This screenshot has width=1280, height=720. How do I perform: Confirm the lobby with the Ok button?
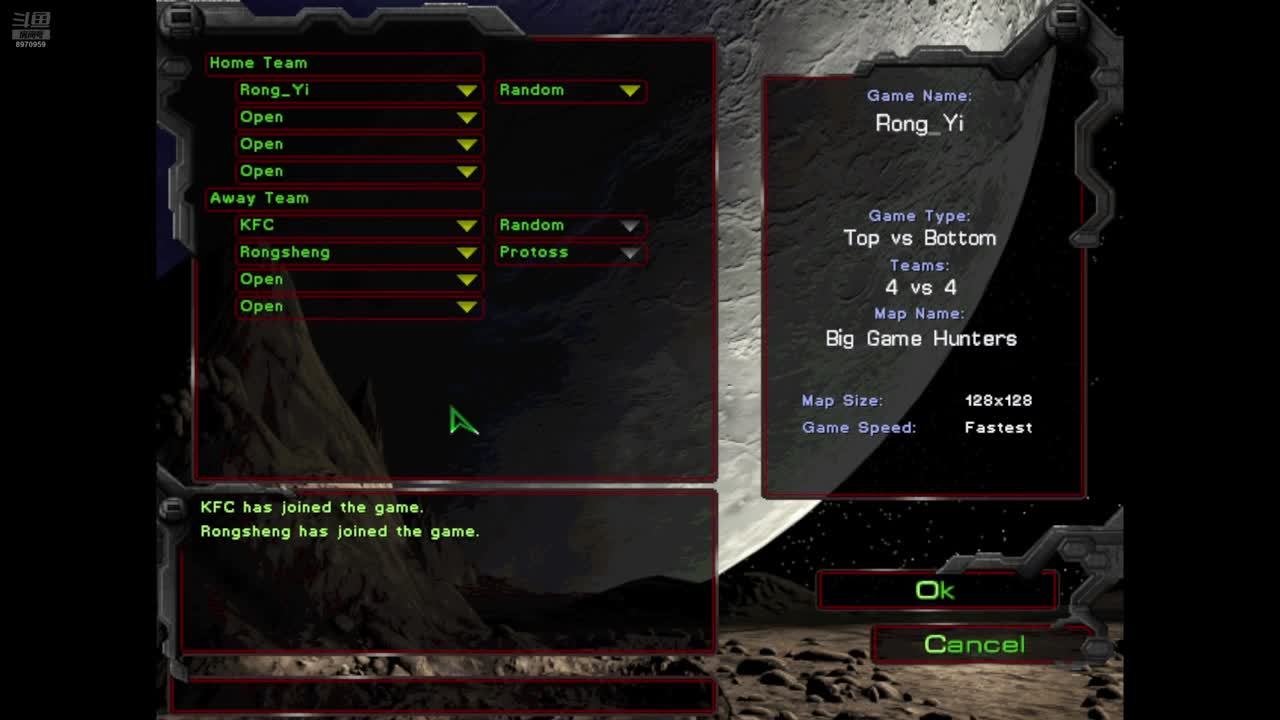click(936, 590)
